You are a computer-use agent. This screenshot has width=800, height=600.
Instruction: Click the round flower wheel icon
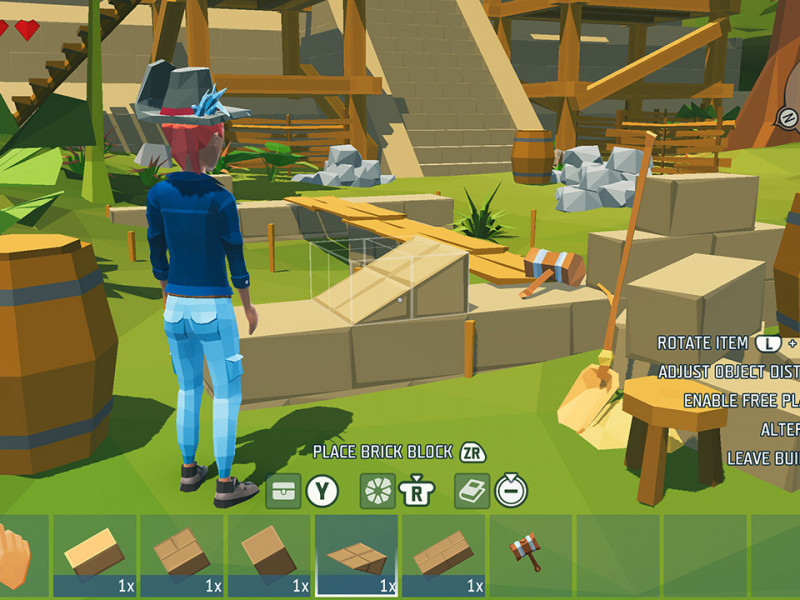(x=378, y=490)
